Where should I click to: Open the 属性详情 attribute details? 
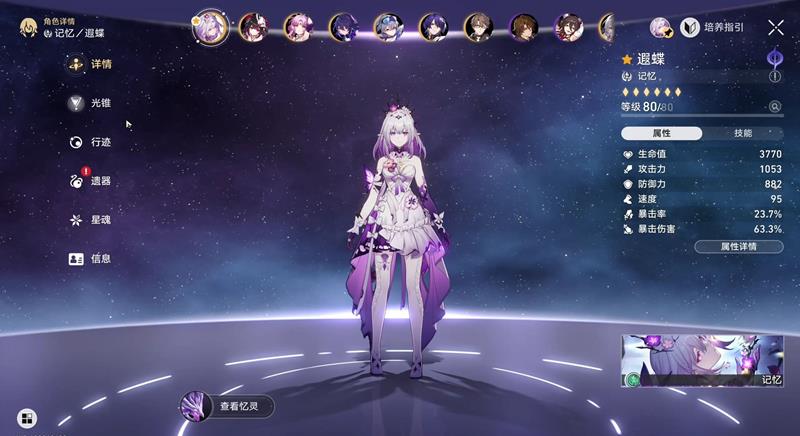point(738,246)
